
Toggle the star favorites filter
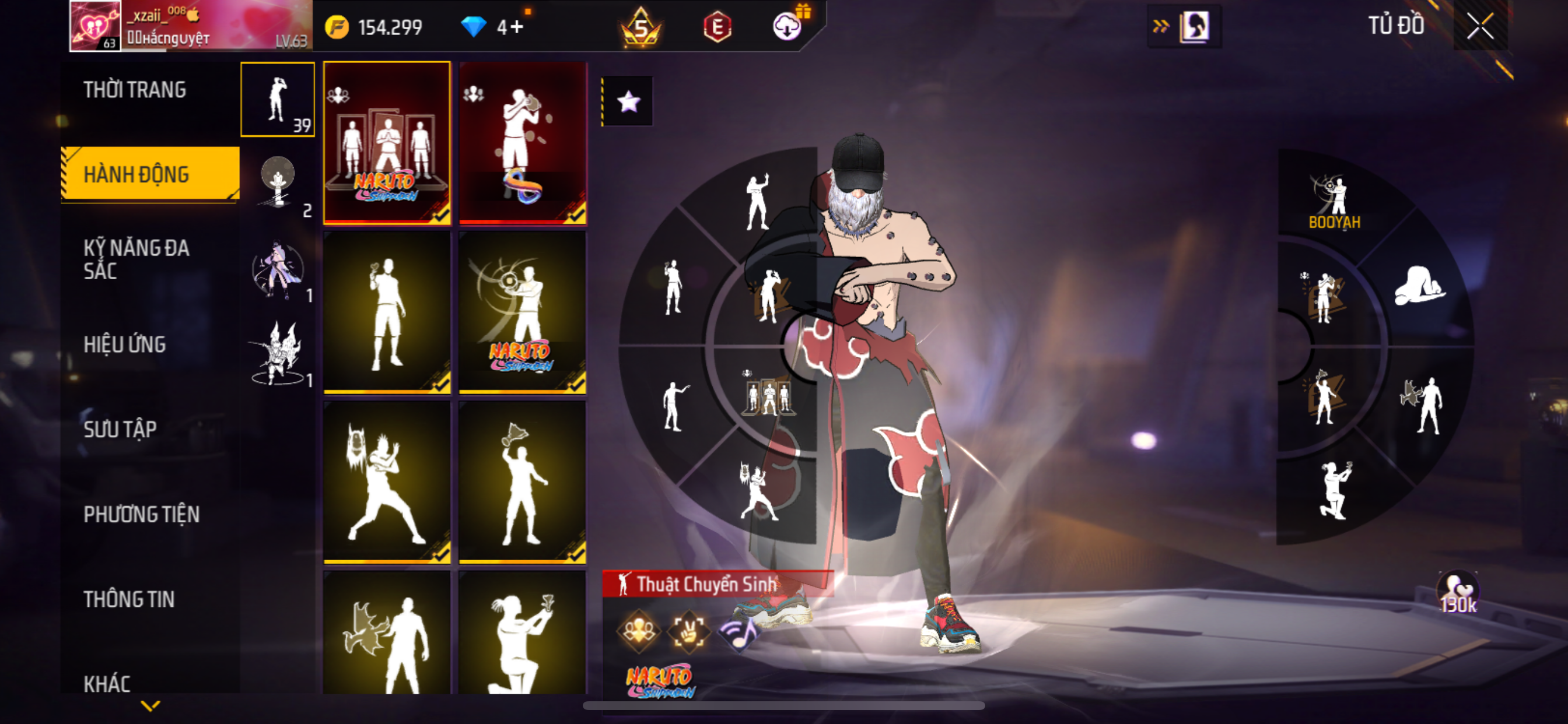628,101
